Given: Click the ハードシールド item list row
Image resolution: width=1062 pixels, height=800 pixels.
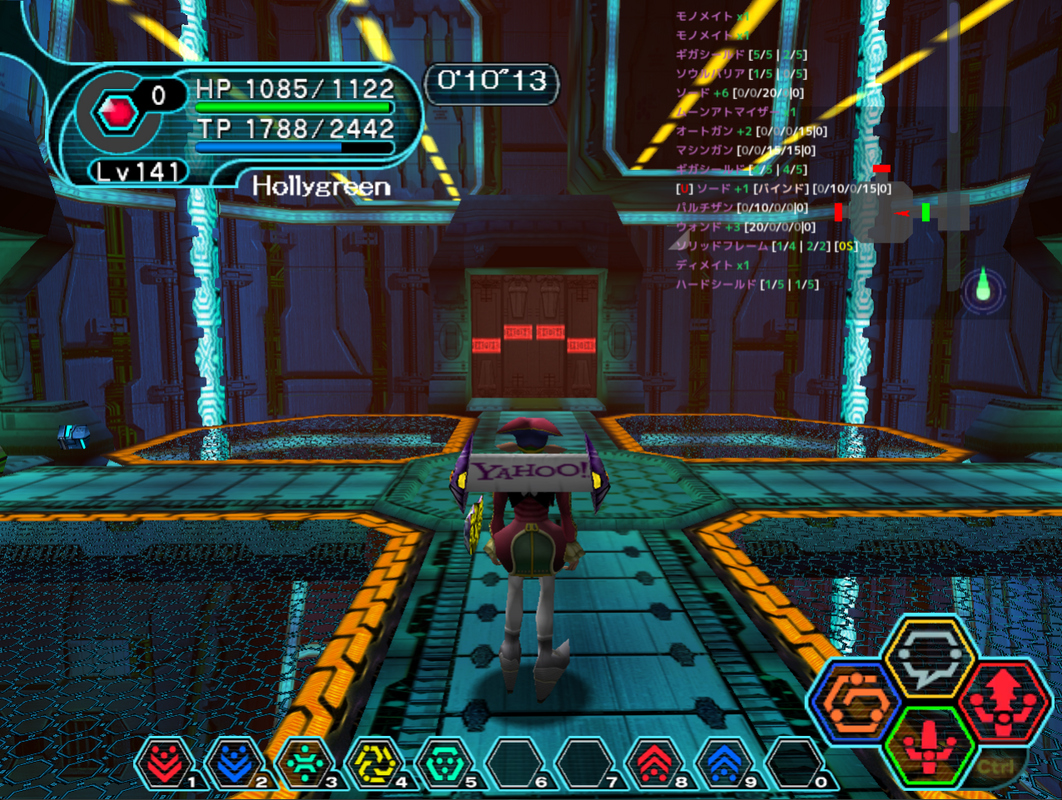Looking at the screenshot, I should click(747, 284).
